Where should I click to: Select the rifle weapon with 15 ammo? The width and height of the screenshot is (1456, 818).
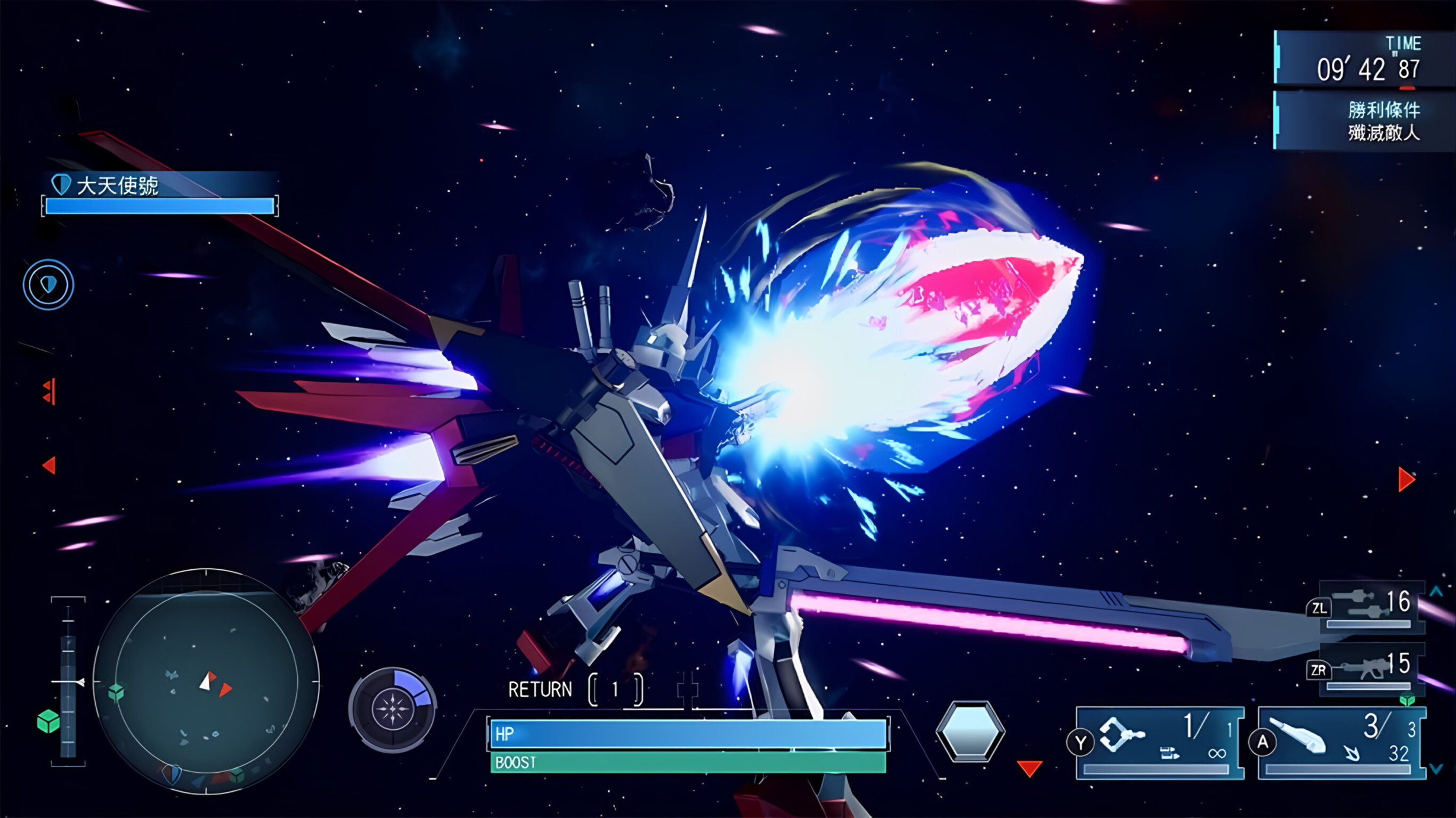tap(1371, 668)
